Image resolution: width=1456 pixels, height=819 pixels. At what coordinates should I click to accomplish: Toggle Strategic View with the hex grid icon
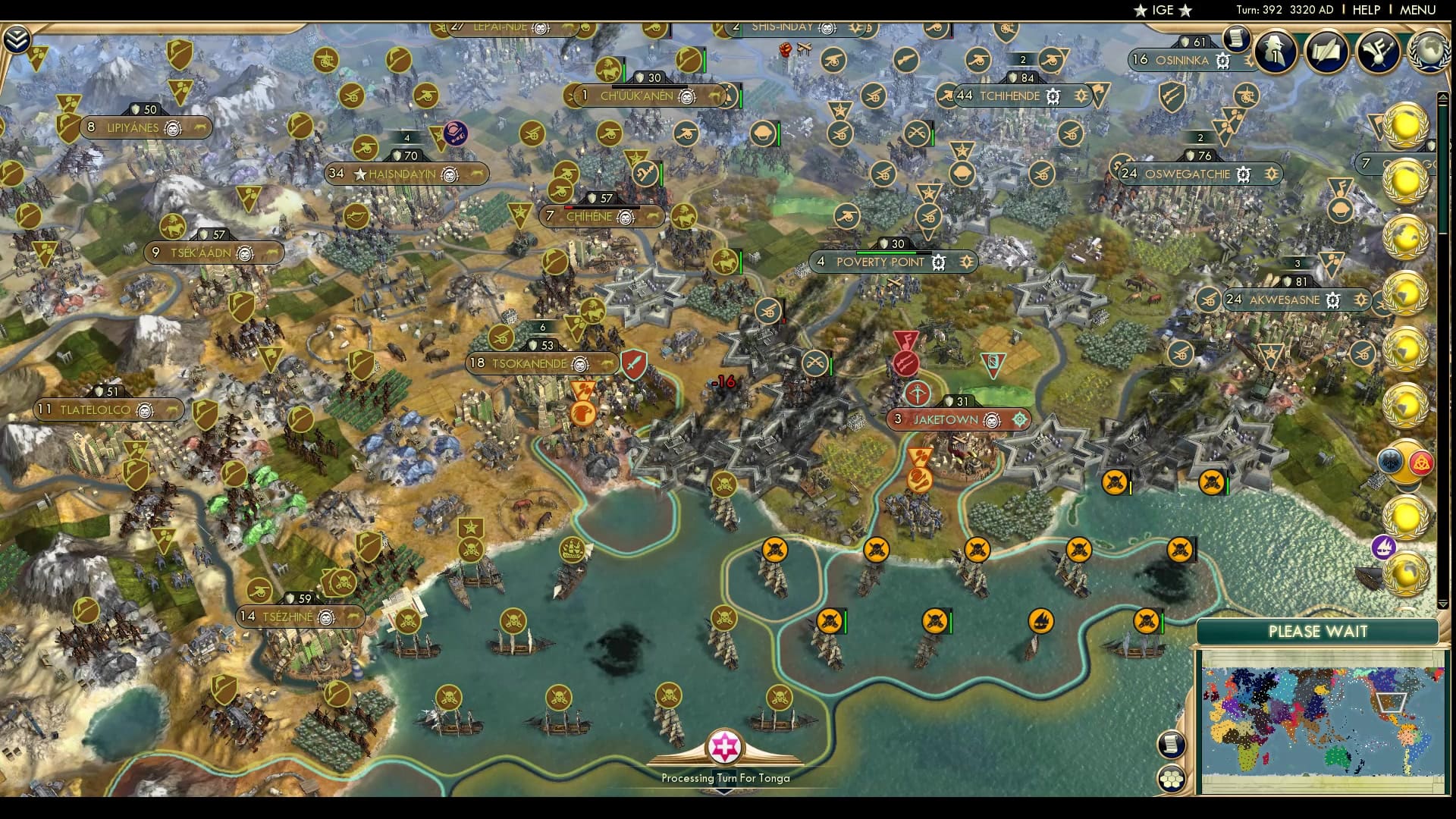(x=1173, y=779)
